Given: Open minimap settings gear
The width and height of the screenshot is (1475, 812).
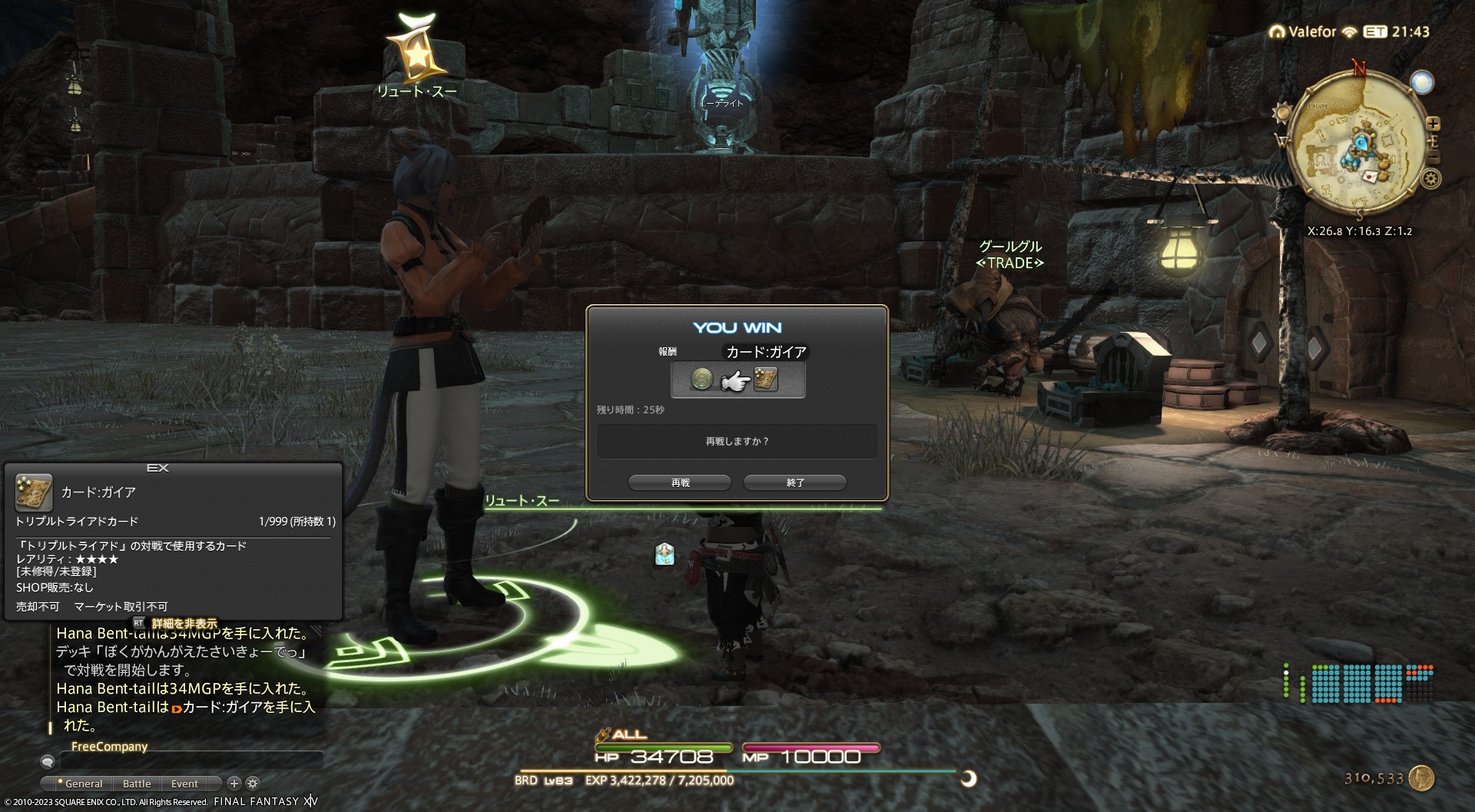Looking at the screenshot, I should pos(1430,179).
